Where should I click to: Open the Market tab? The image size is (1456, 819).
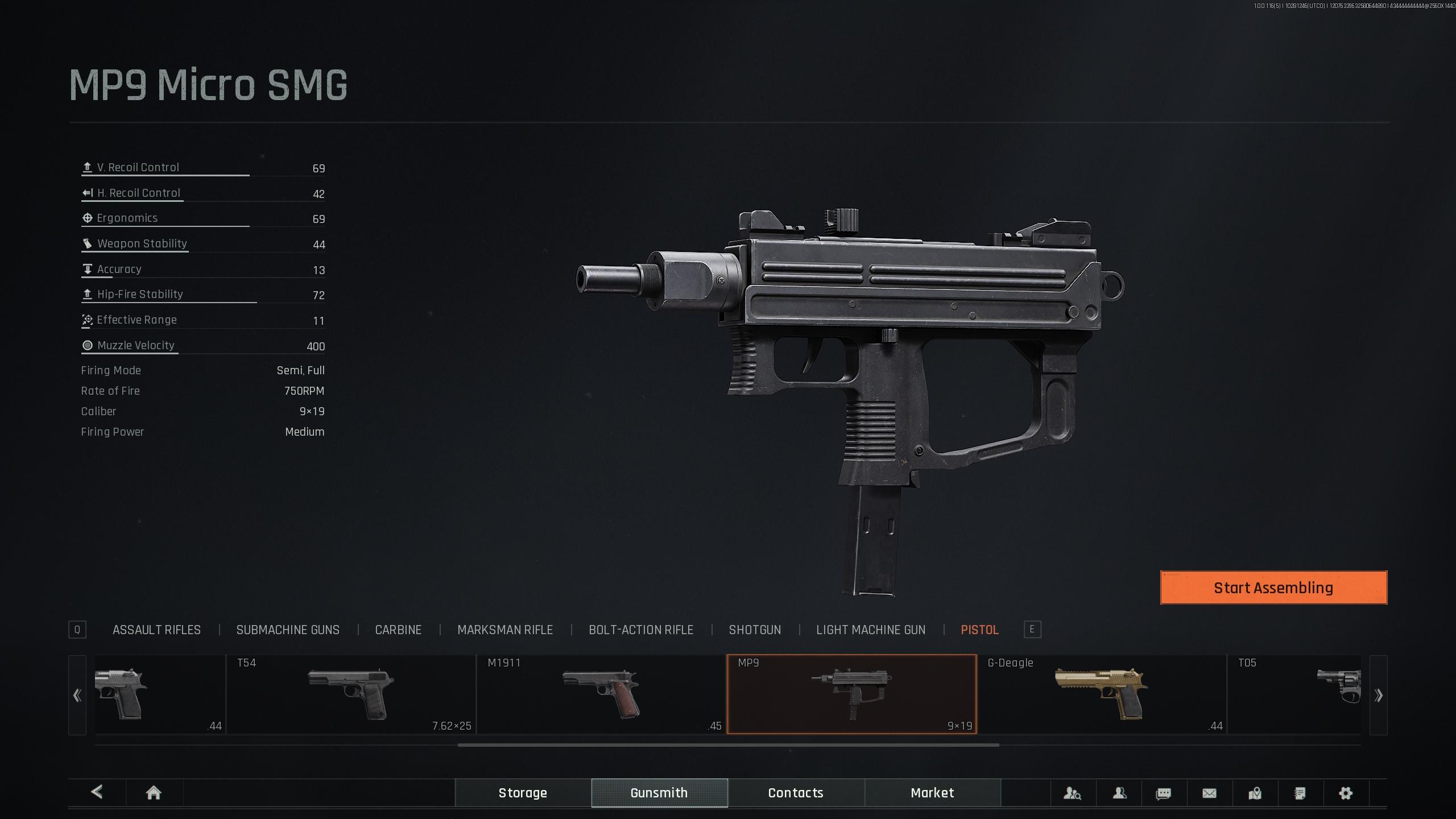coord(932,793)
